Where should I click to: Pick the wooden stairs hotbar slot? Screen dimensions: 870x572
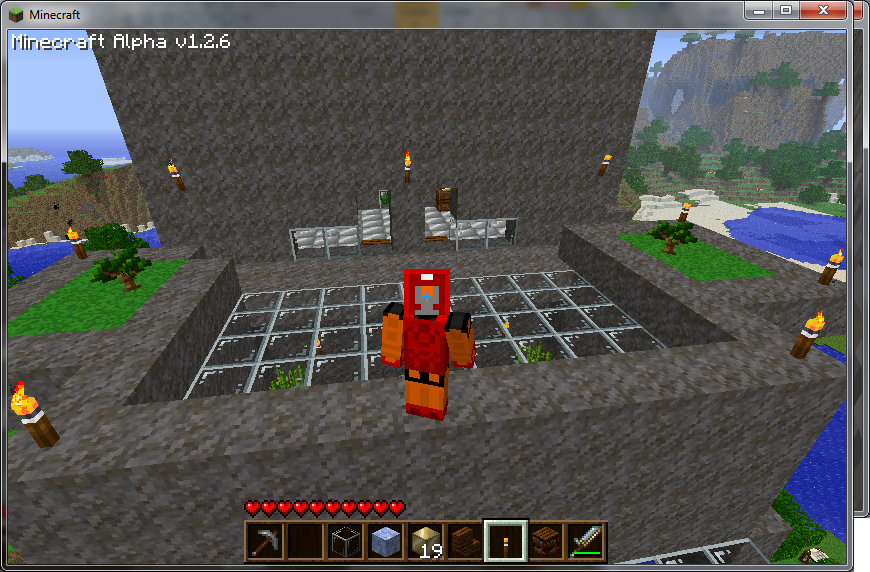click(x=464, y=540)
